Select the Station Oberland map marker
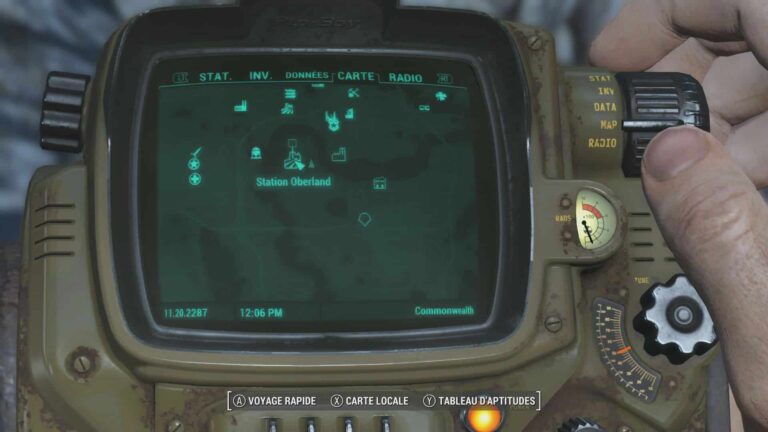The image size is (768, 432). tap(293, 157)
